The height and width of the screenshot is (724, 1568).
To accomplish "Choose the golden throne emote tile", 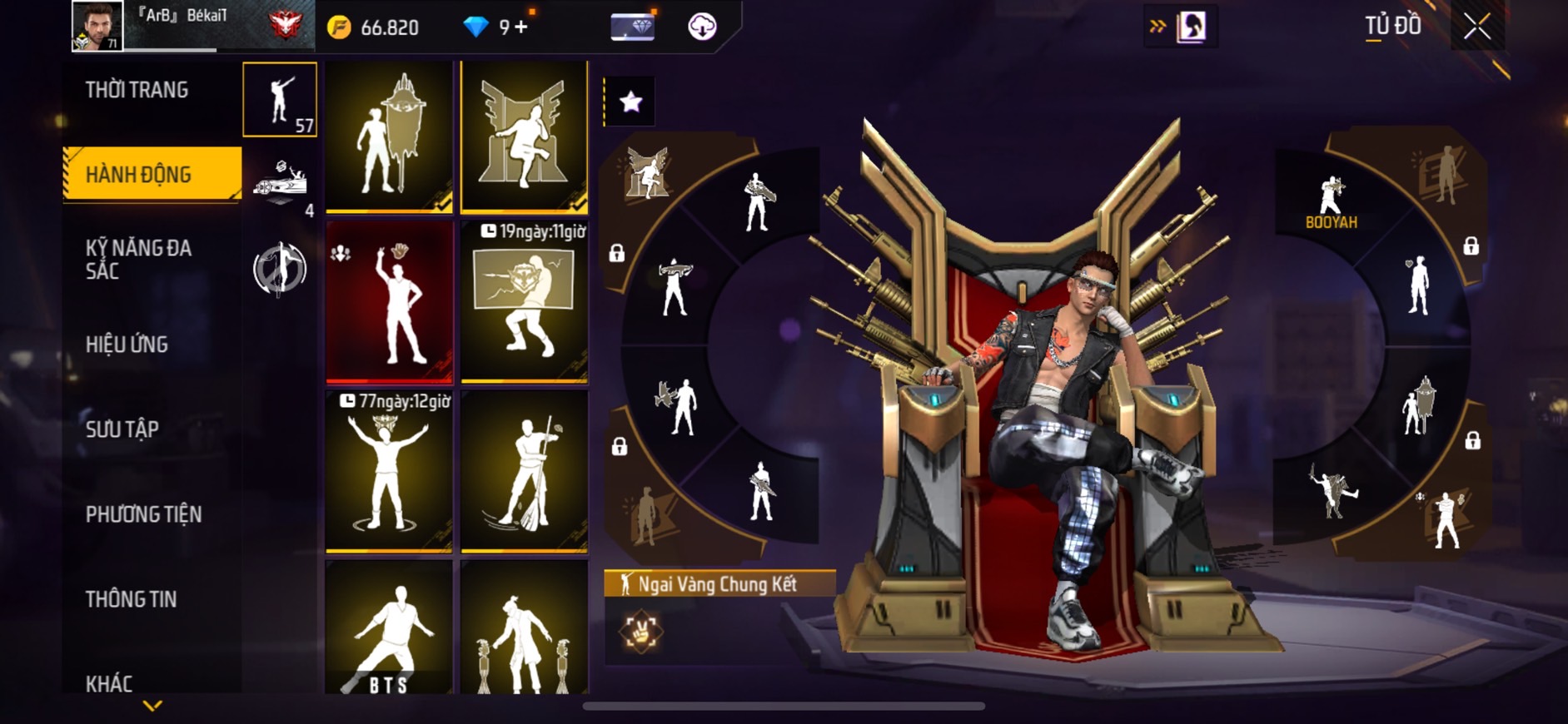I will pyautogui.click(x=524, y=136).
